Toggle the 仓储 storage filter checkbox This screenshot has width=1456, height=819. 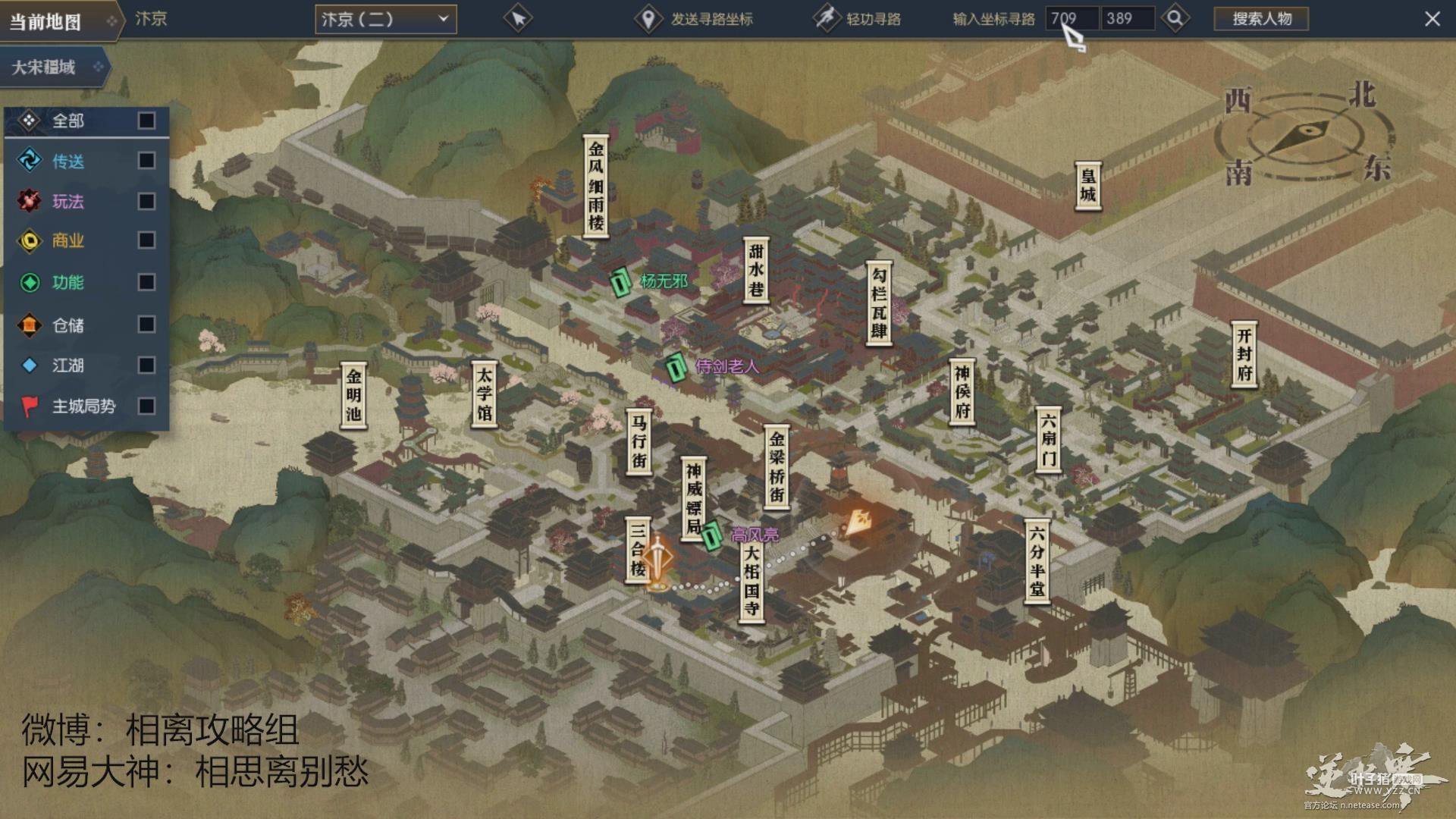[146, 325]
